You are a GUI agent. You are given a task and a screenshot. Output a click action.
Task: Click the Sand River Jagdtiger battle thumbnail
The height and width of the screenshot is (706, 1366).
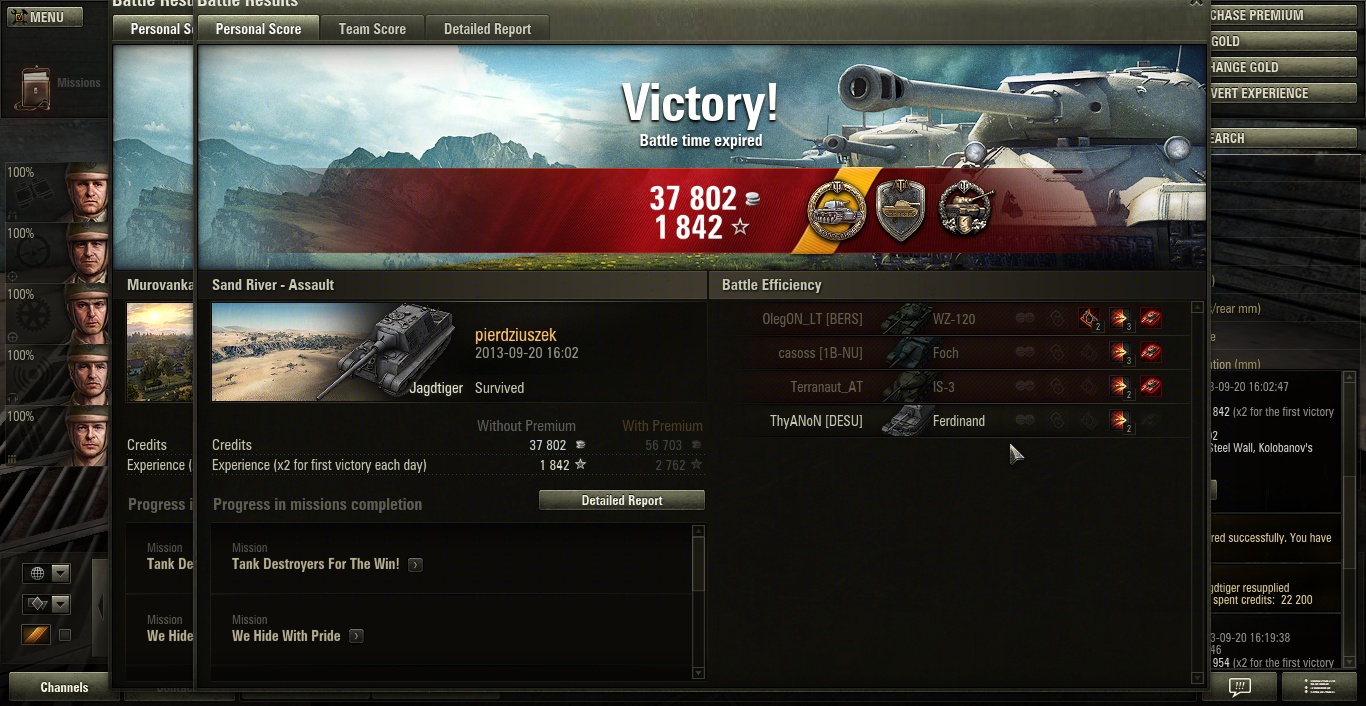coord(337,352)
